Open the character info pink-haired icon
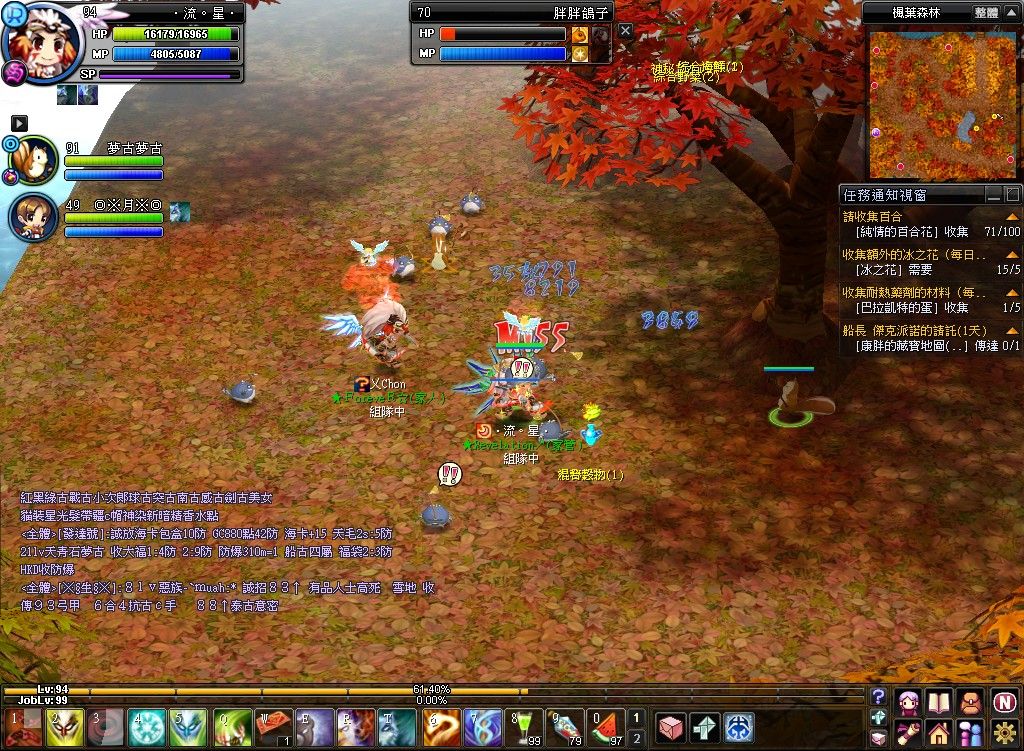The height and width of the screenshot is (751, 1024). coord(908,702)
